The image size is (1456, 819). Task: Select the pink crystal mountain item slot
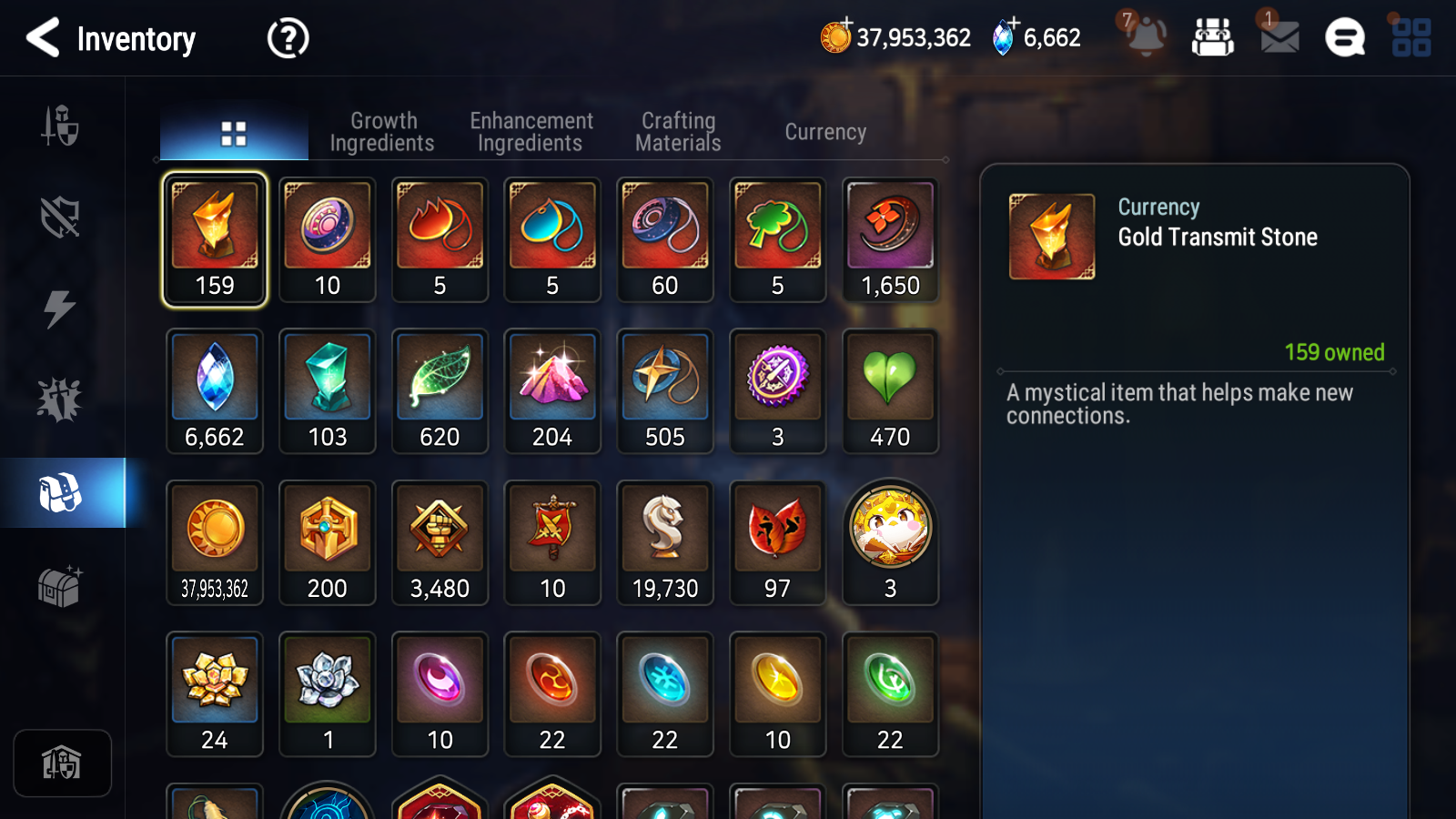pos(552,391)
